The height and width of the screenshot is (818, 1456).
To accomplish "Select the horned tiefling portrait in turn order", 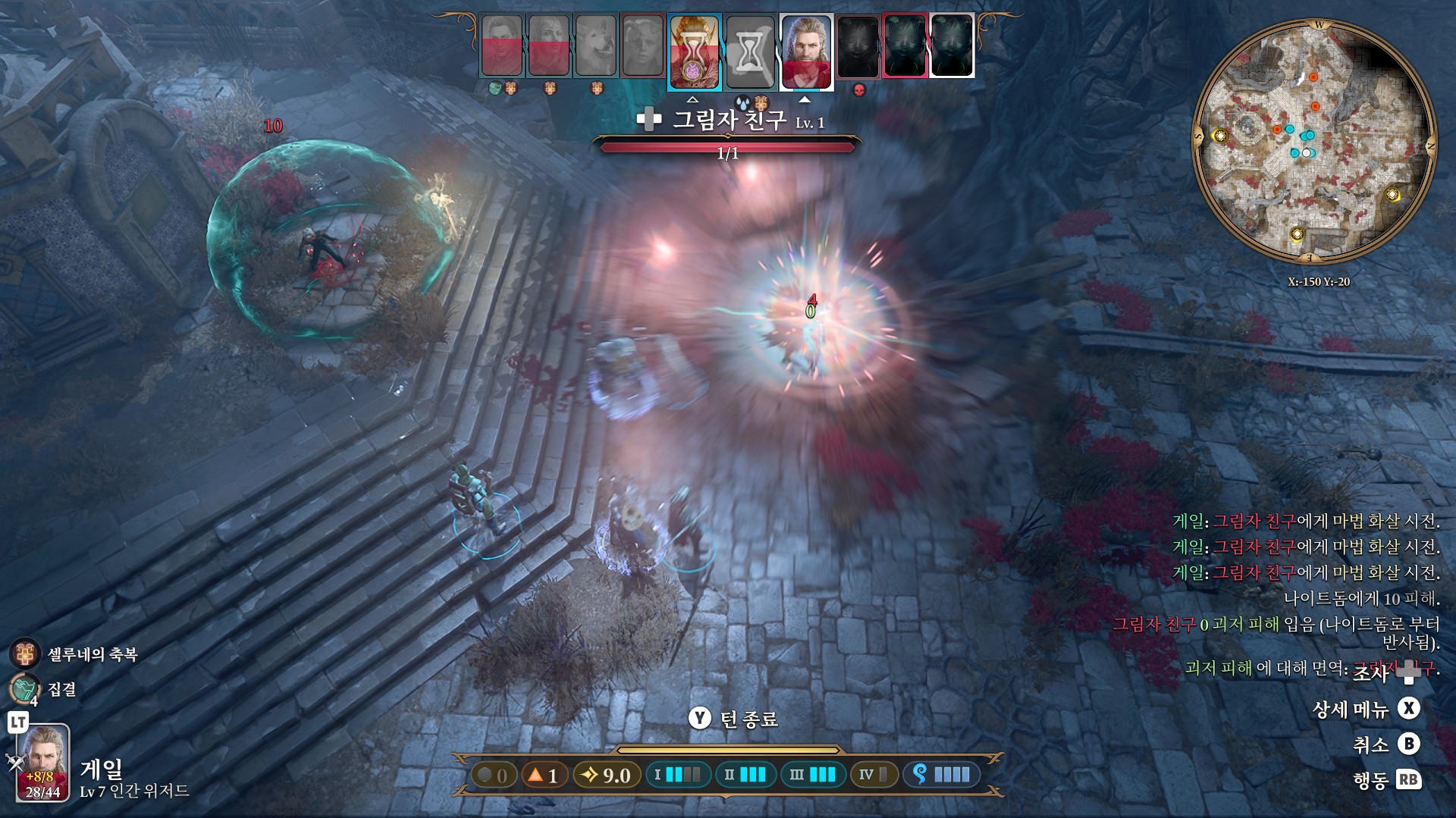I will tap(642, 46).
